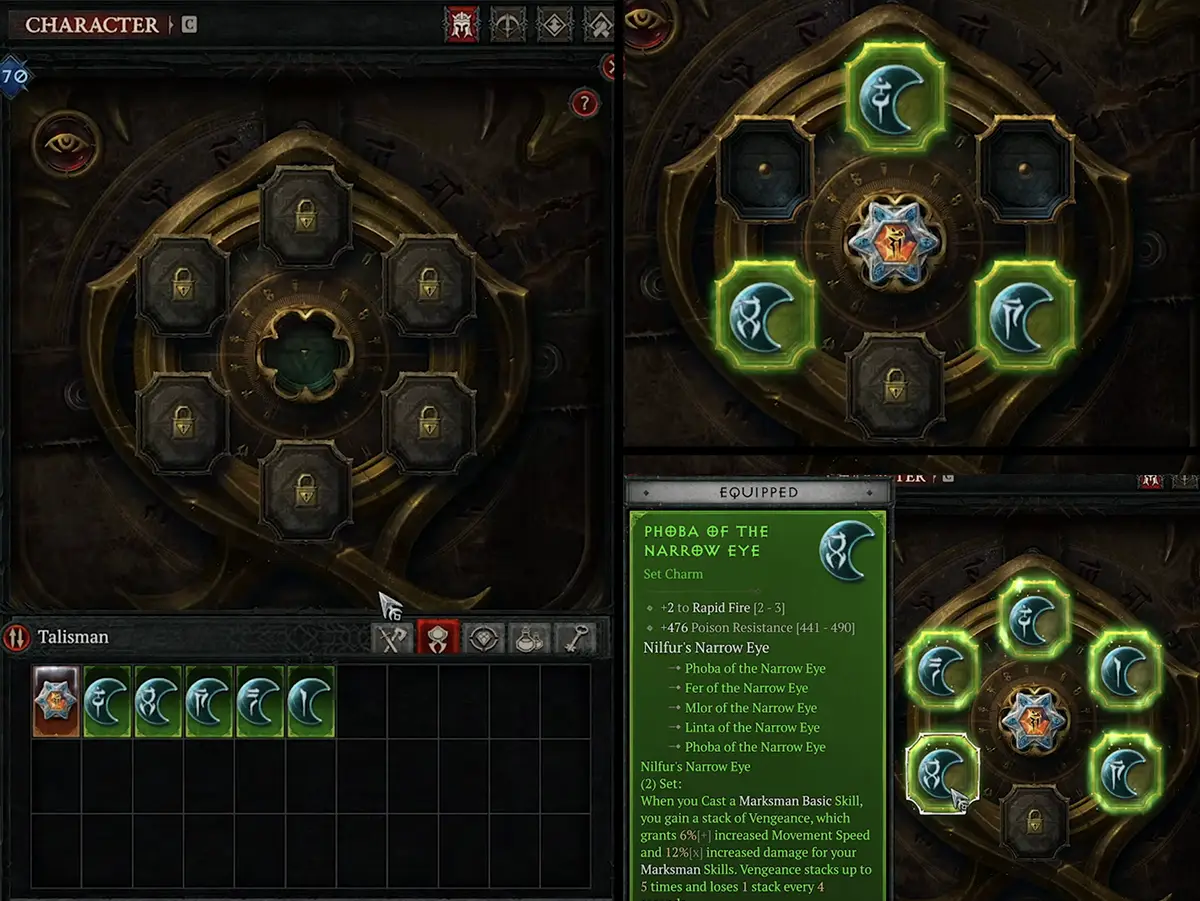Screen dimensions: 1200x901
Task: Click the sort arrows beside Talisman
Action: 17,637
